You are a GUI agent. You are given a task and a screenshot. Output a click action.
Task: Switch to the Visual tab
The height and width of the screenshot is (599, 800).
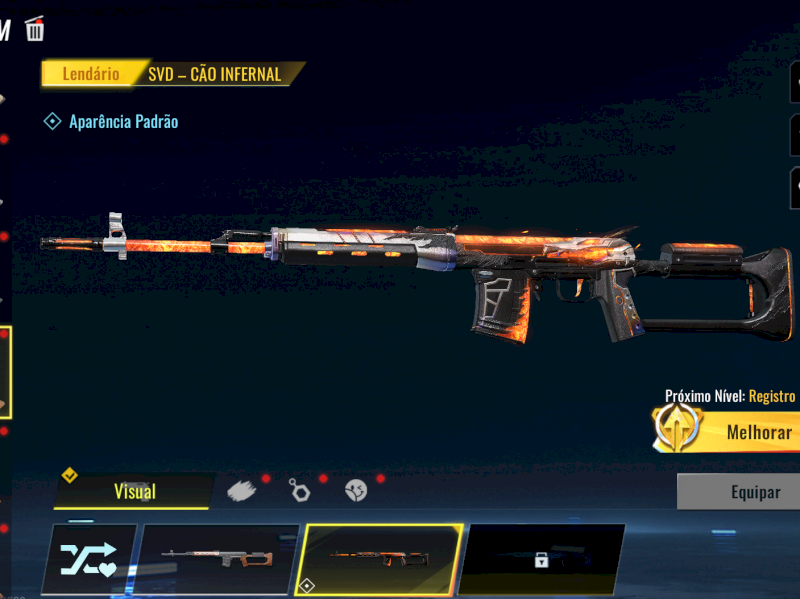[134, 491]
